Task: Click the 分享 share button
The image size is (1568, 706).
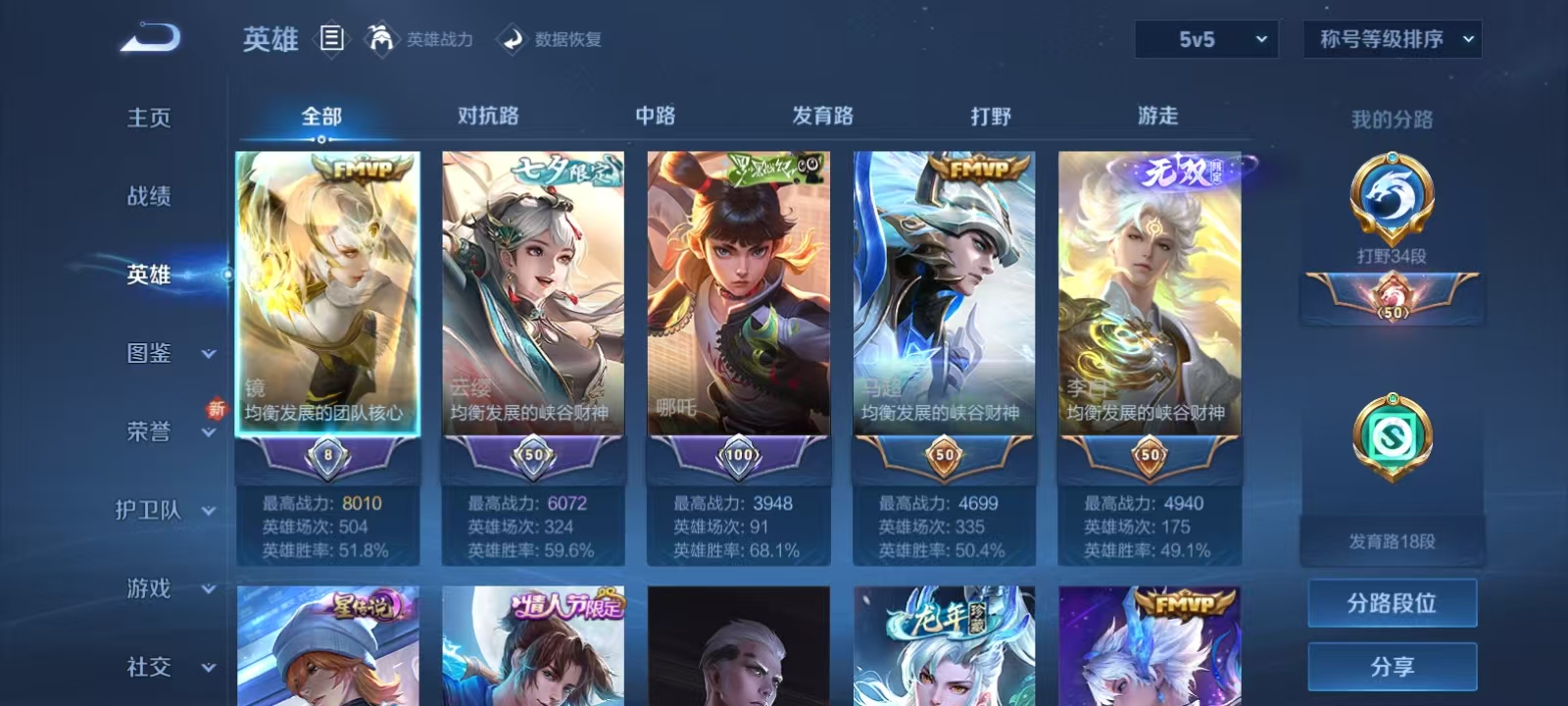Action: pyautogui.click(x=1392, y=665)
